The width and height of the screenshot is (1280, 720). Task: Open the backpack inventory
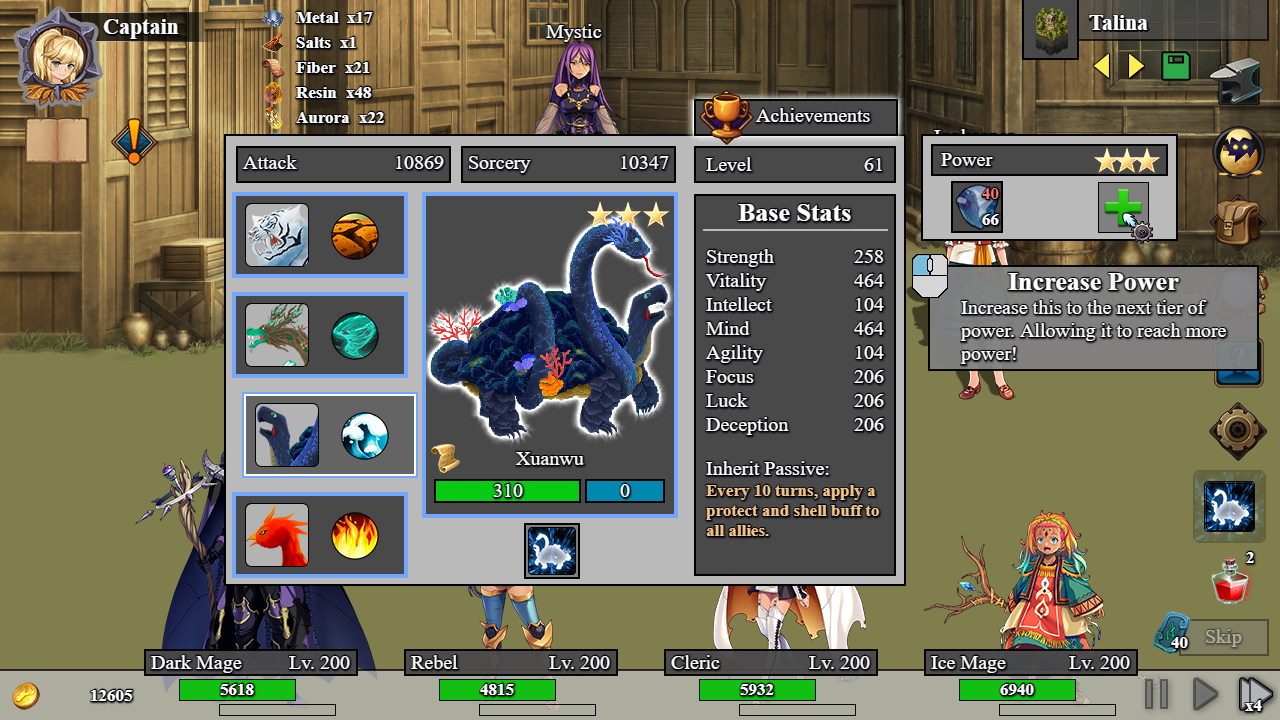(x=1239, y=222)
